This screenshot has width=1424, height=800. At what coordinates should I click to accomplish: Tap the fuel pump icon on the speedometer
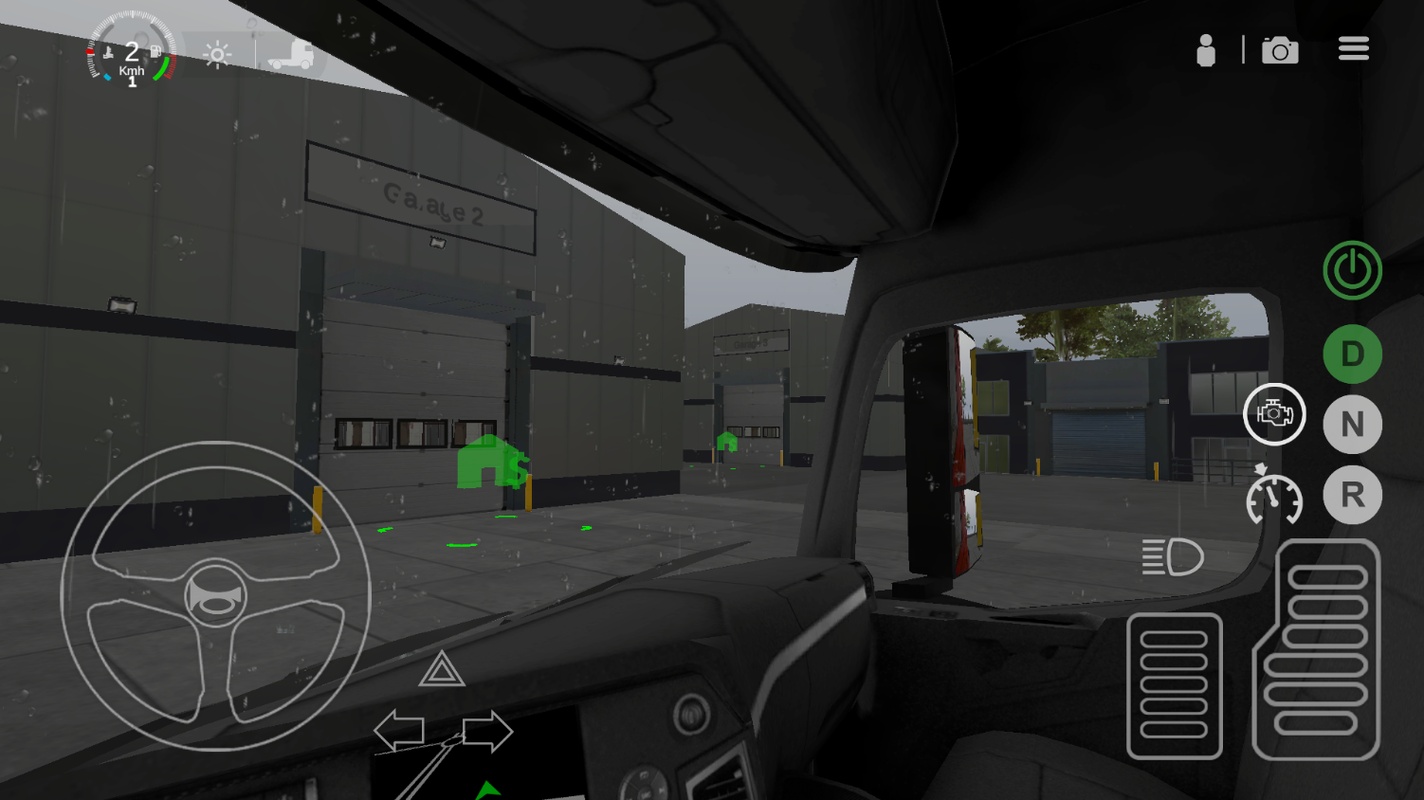[x=153, y=50]
